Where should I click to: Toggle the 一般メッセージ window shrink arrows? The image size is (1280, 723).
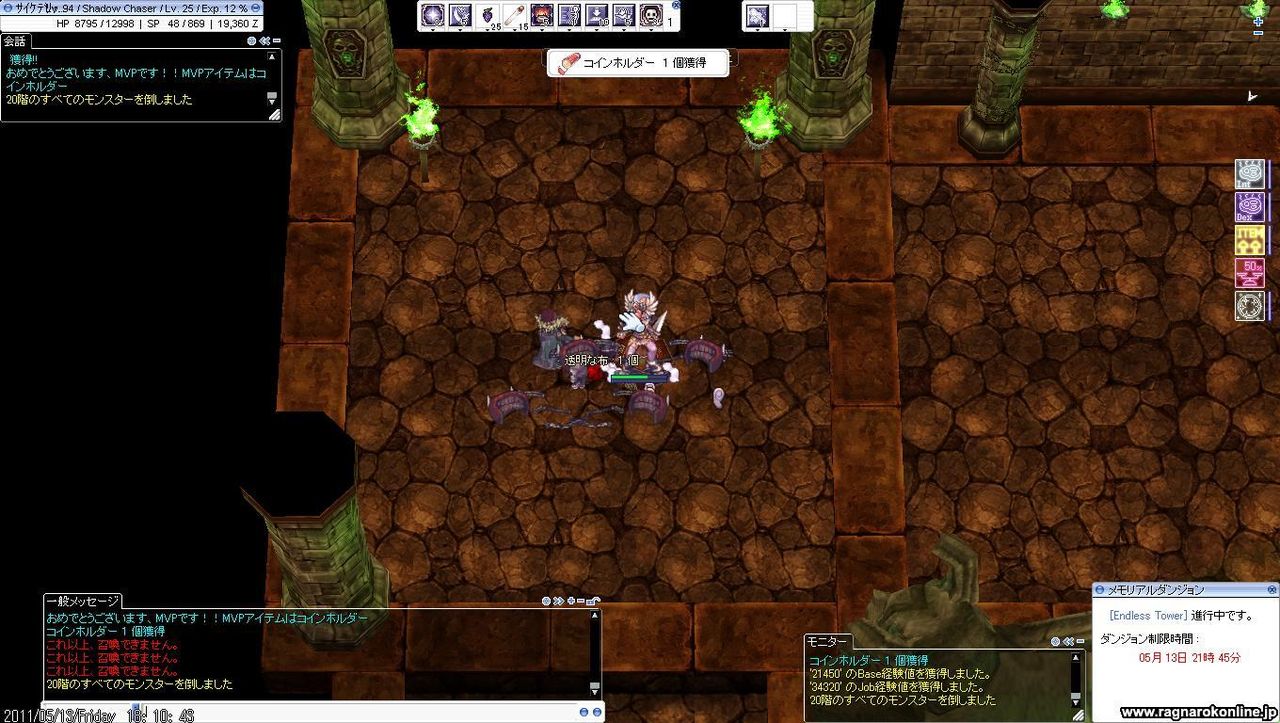557,601
